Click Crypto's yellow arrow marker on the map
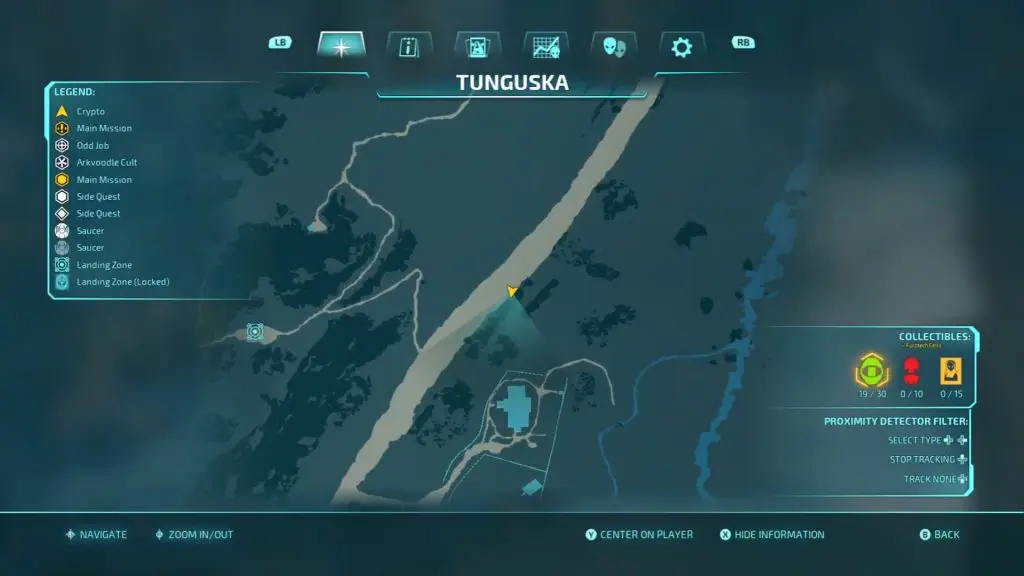Image resolution: width=1024 pixels, height=576 pixels. coord(512,291)
